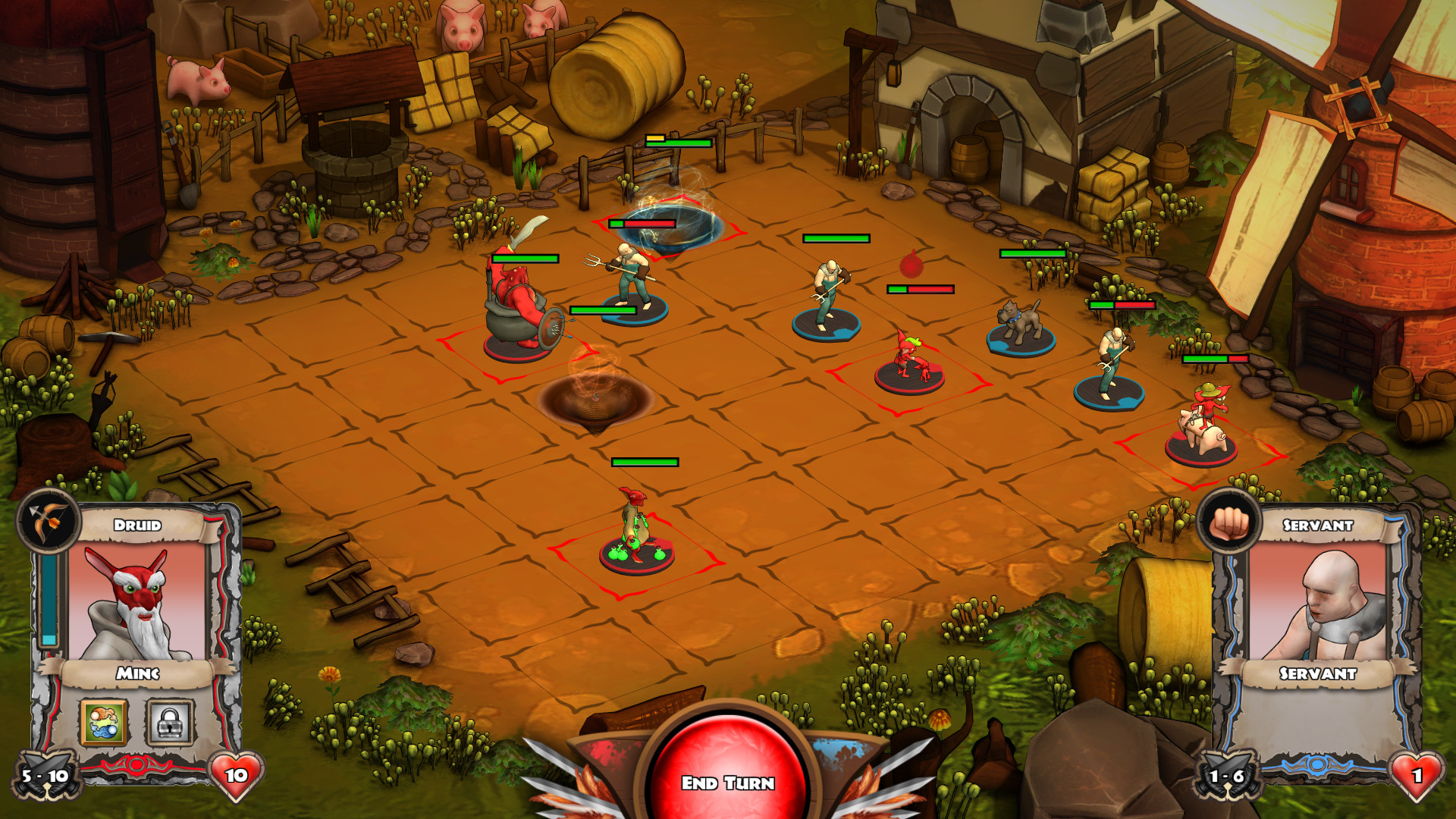Click the Druid name banner

pyautogui.click(x=136, y=523)
